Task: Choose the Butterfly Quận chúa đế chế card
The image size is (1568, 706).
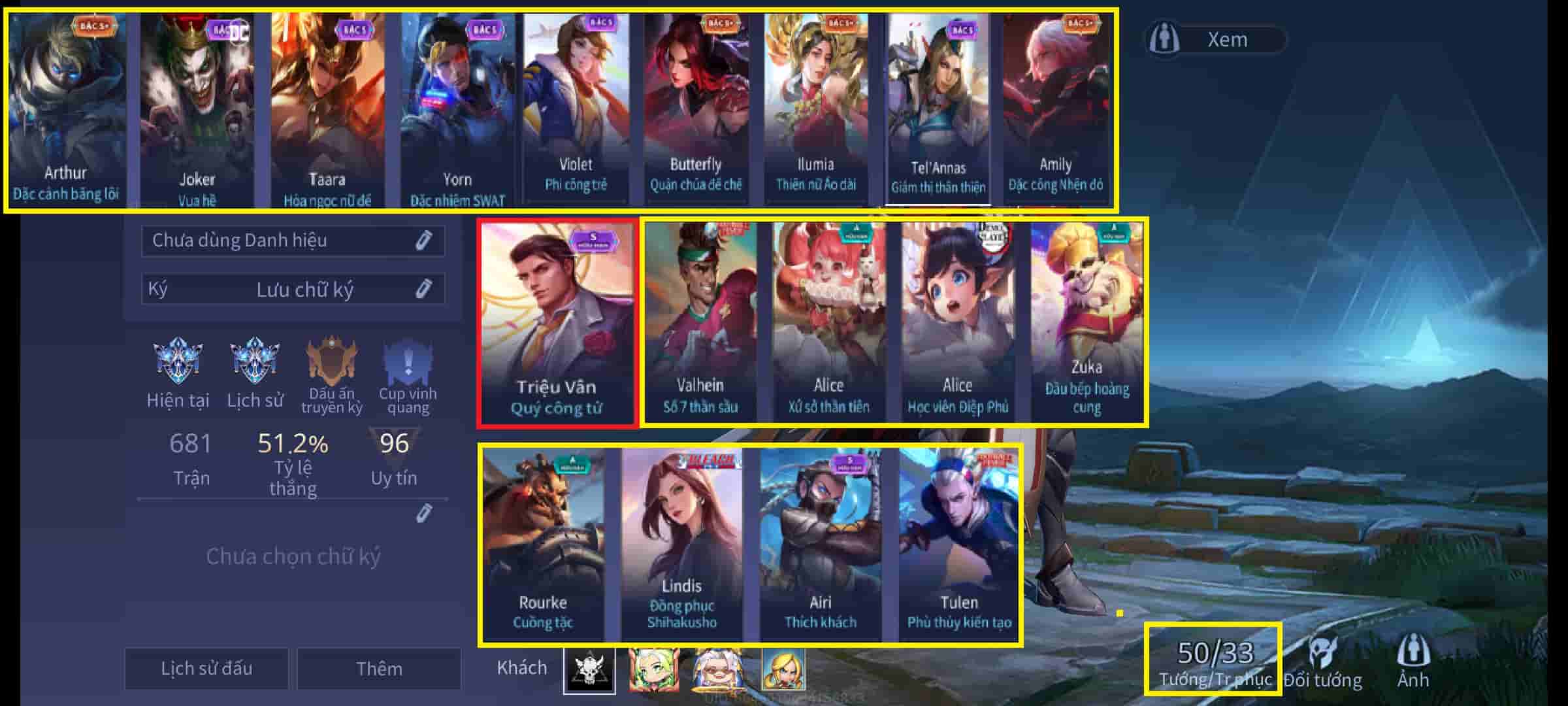Action: pos(696,108)
